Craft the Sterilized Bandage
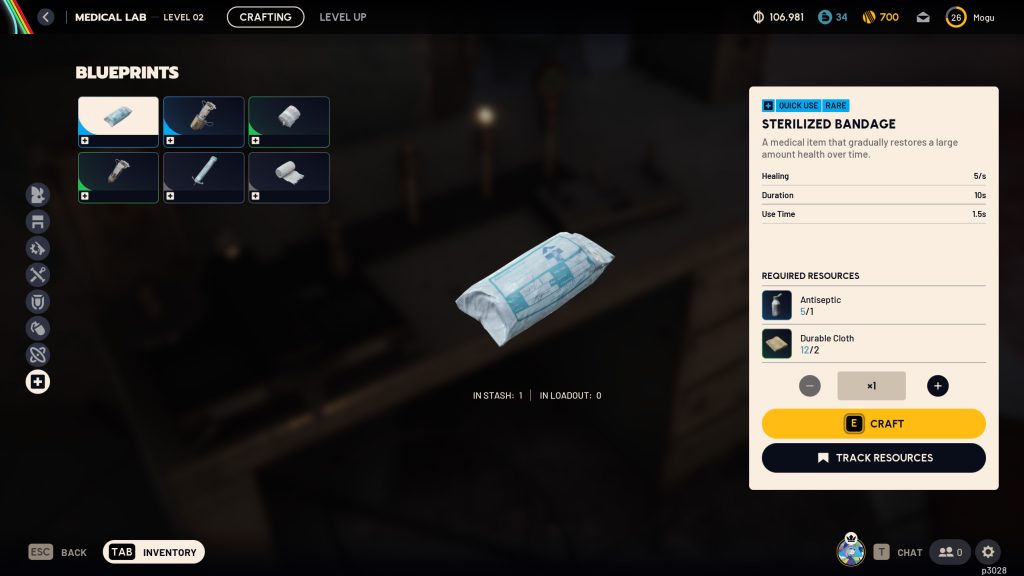The image size is (1024, 576). [873, 424]
